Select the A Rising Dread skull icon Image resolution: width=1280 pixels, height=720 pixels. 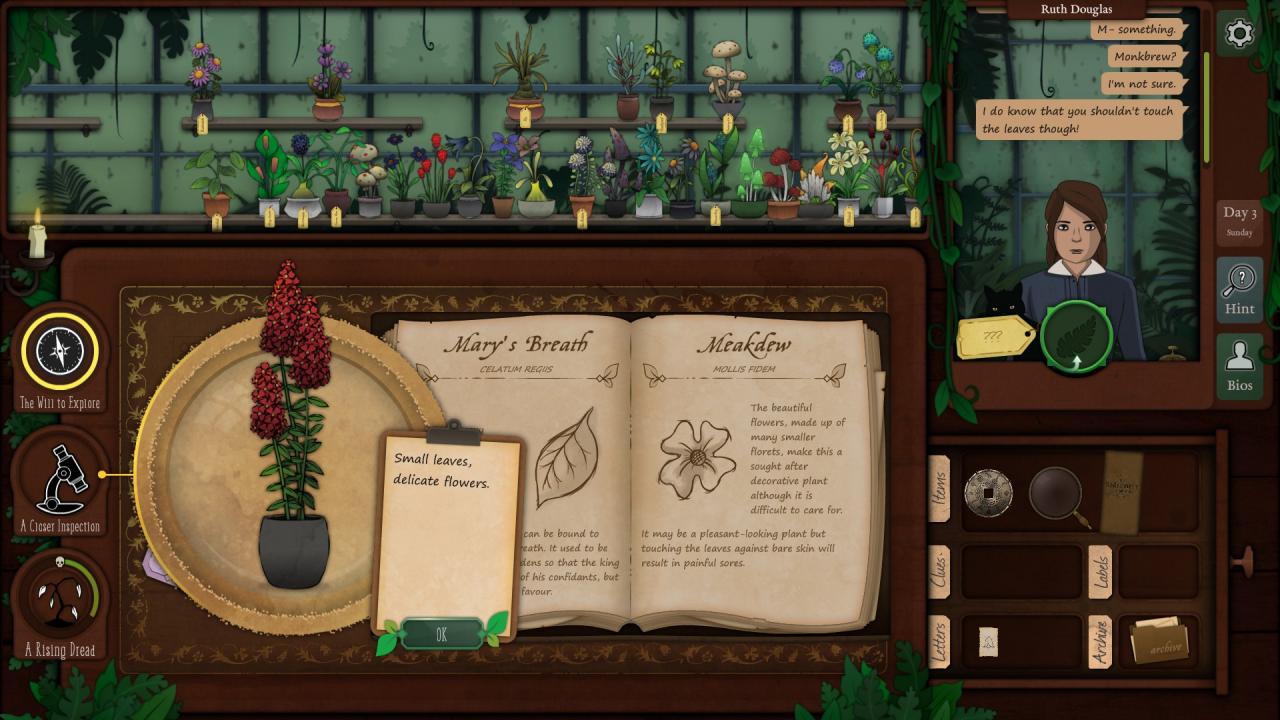(60, 598)
